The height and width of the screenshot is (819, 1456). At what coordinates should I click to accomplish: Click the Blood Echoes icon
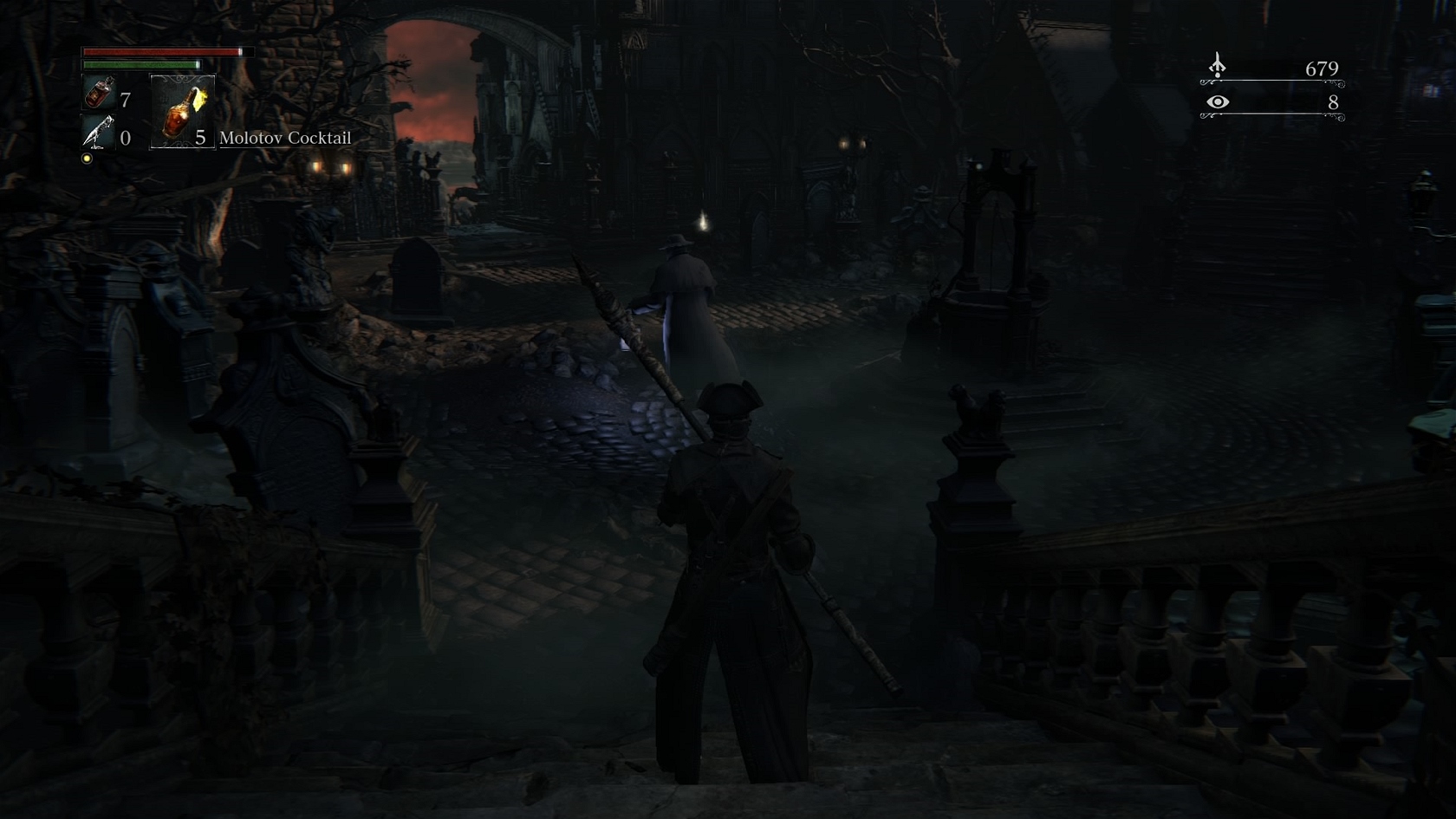click(1218, 66)
